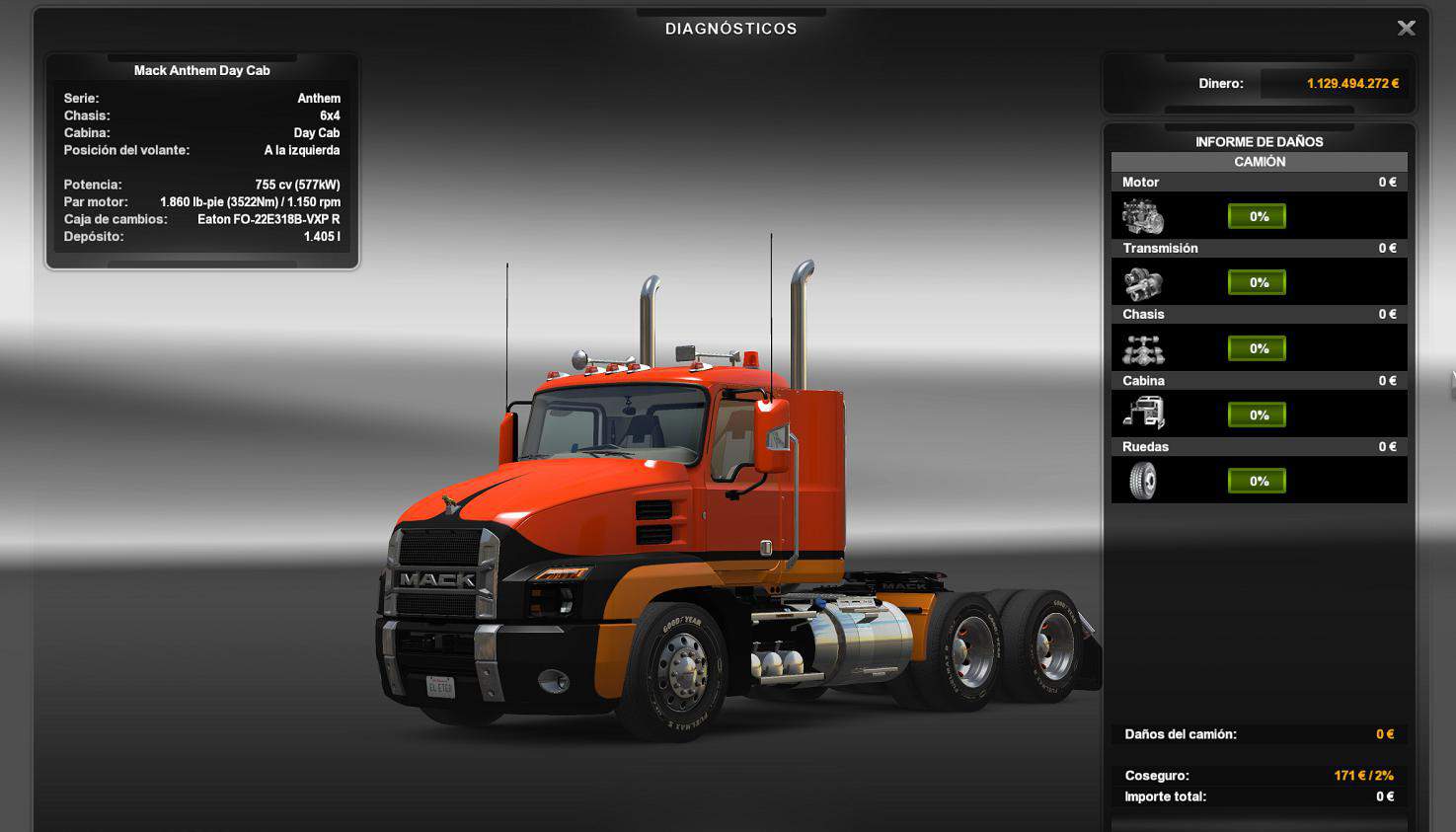Click the Chasis 0% repair button
The width and height of the screenshot is (1456, 832).
pyautogui.click(x=1257, y=348)
